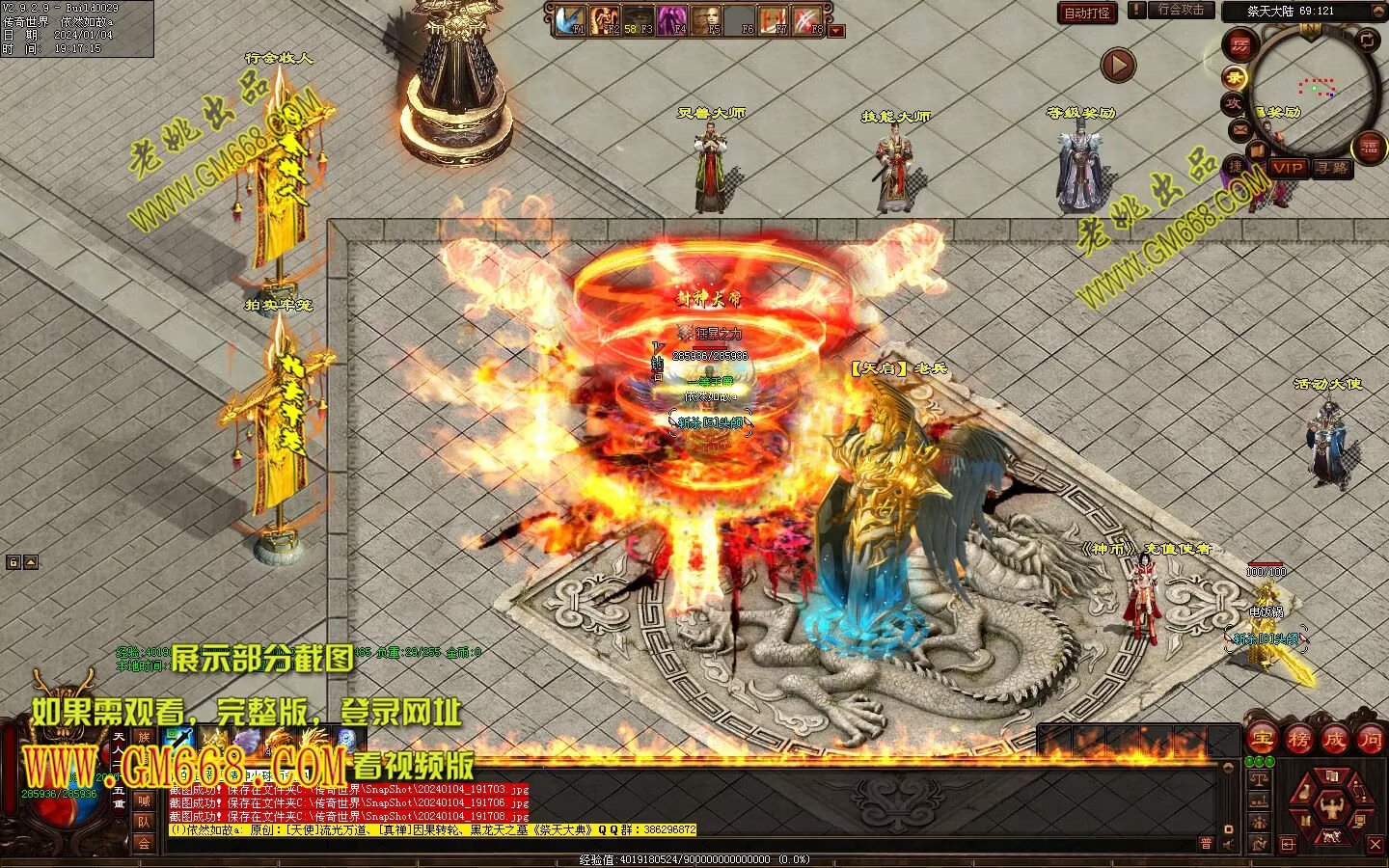The width and height of the screenshot is (1389, 868).
Task: Activate 寻路 pathfinding button
Action: pyautogui.click(x=1332, y=168)
